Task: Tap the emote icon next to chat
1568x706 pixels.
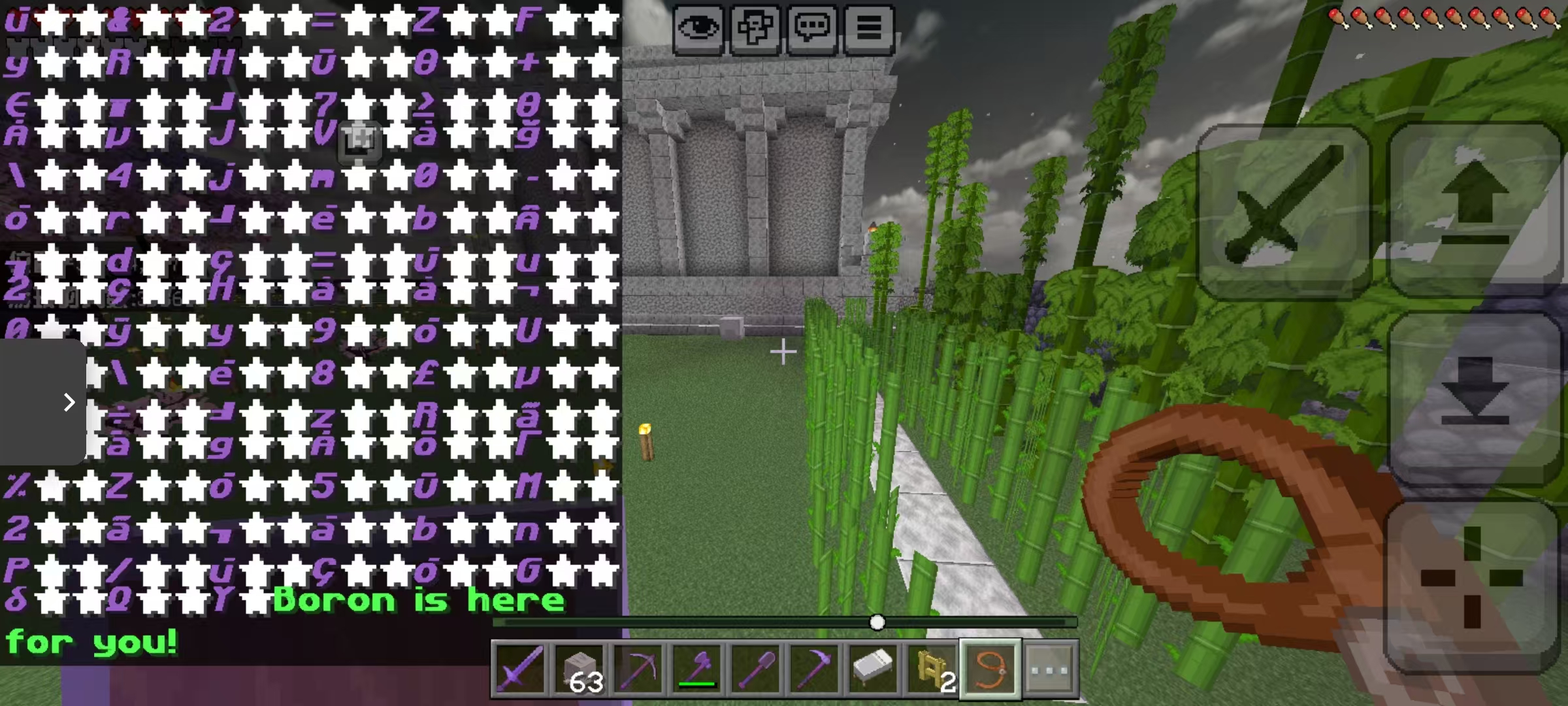Action: (755, 27)
